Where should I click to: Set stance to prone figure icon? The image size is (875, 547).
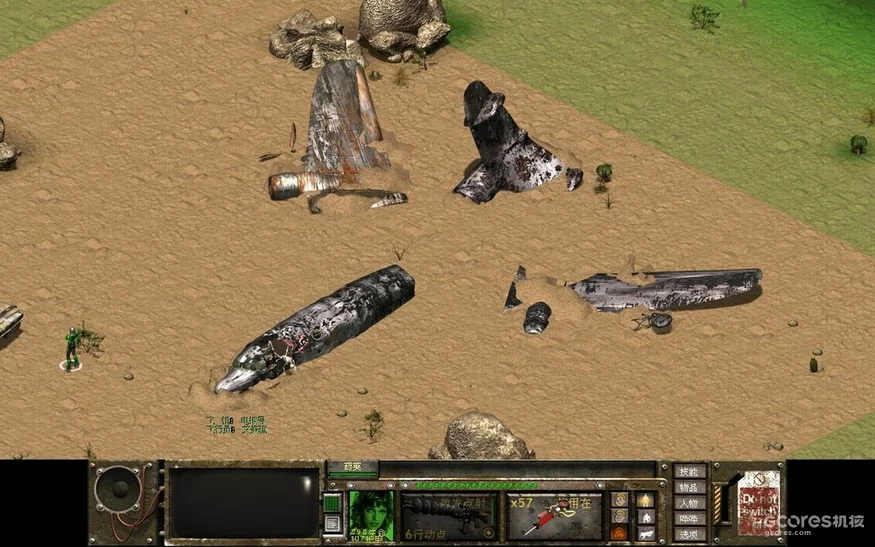tap(645, 534)
